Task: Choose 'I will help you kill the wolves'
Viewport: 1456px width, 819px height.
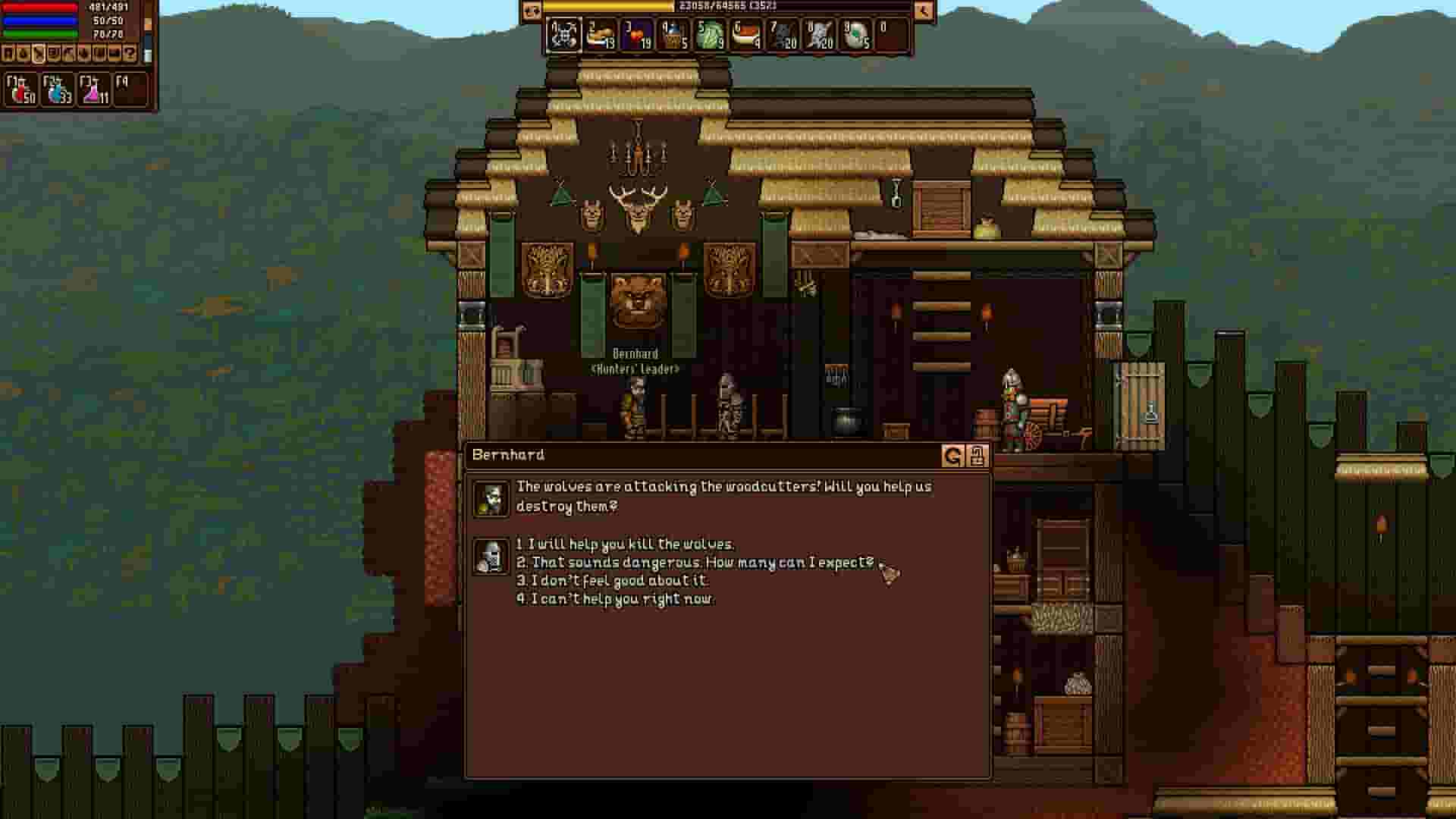Action: (x=623, y=544)
